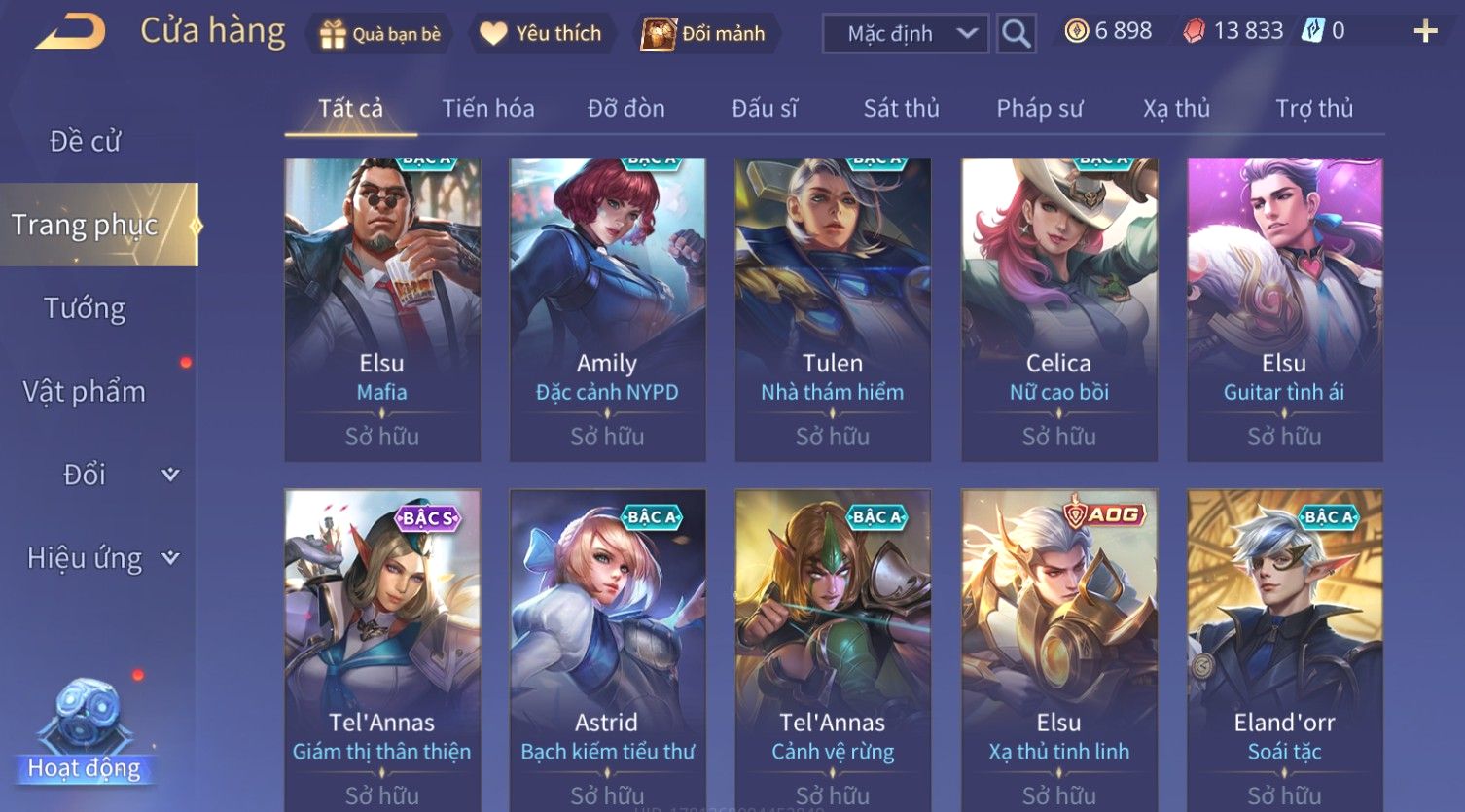Open the Yêu thích favorites list

pos(542,34)
